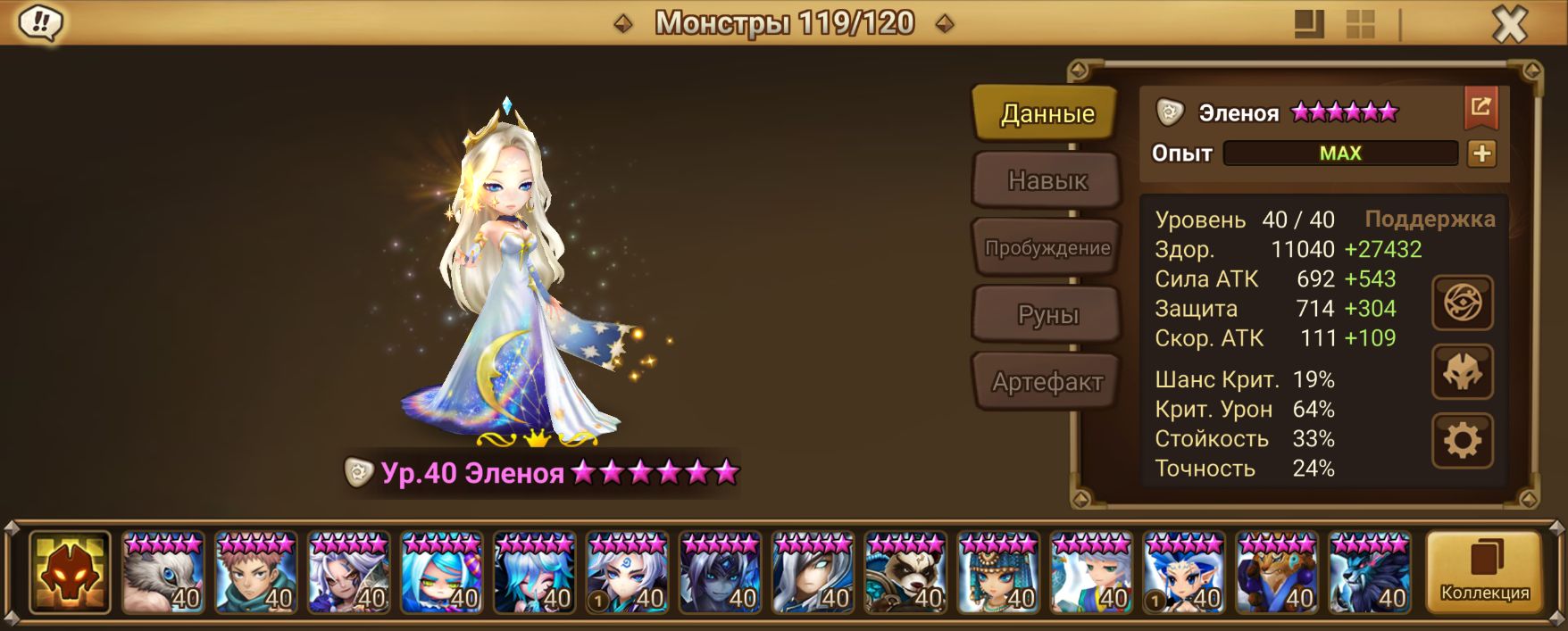Image resolution: width=1568 pixels, height=631 pixels.
Task: Click the glowing red mask filter icon
Action: point(70,573)
